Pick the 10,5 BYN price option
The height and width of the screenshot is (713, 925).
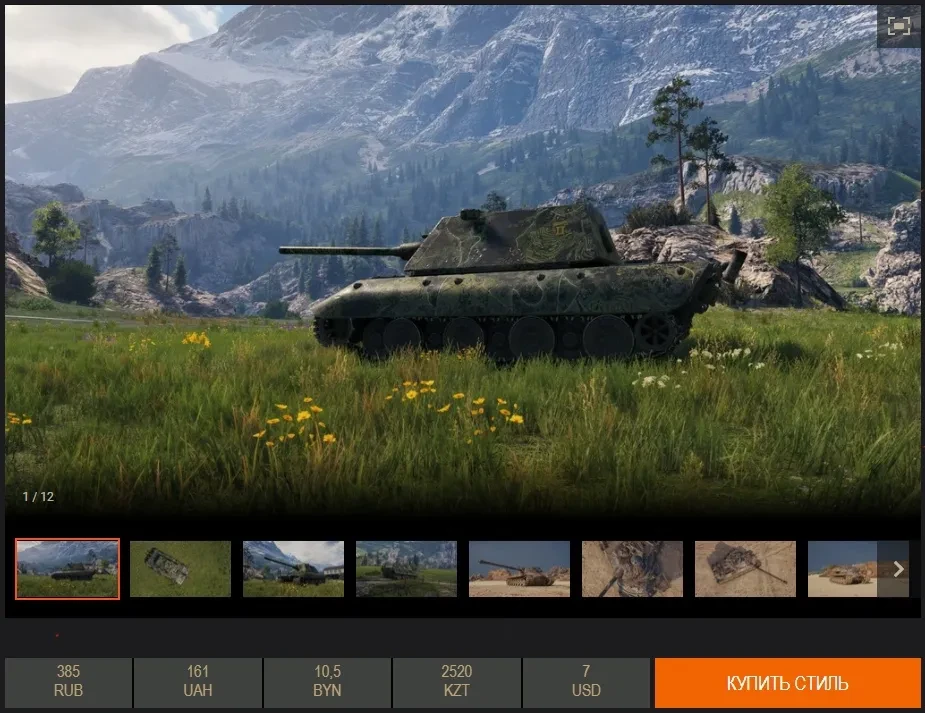[x=327, y=682]
